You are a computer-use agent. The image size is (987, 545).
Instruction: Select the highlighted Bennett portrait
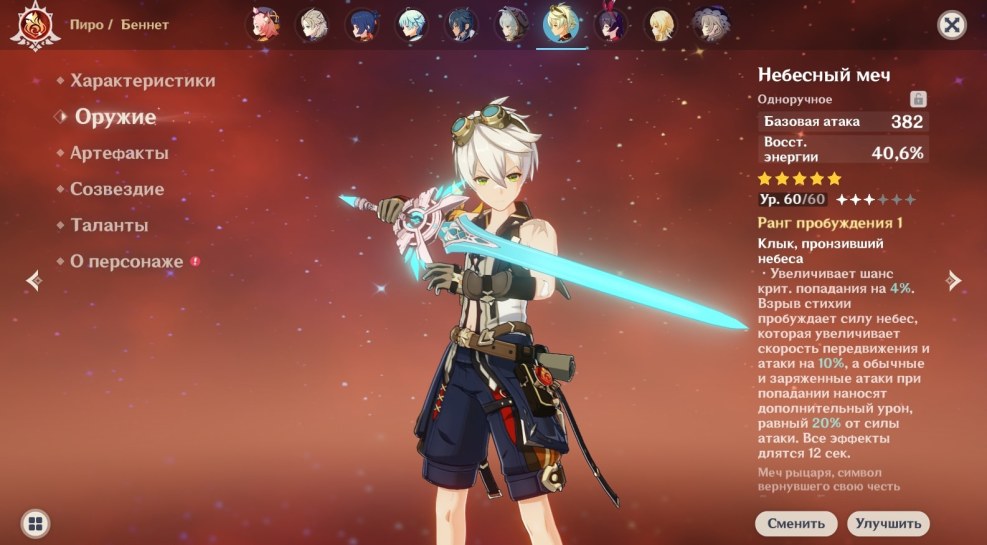pos(560,25)
